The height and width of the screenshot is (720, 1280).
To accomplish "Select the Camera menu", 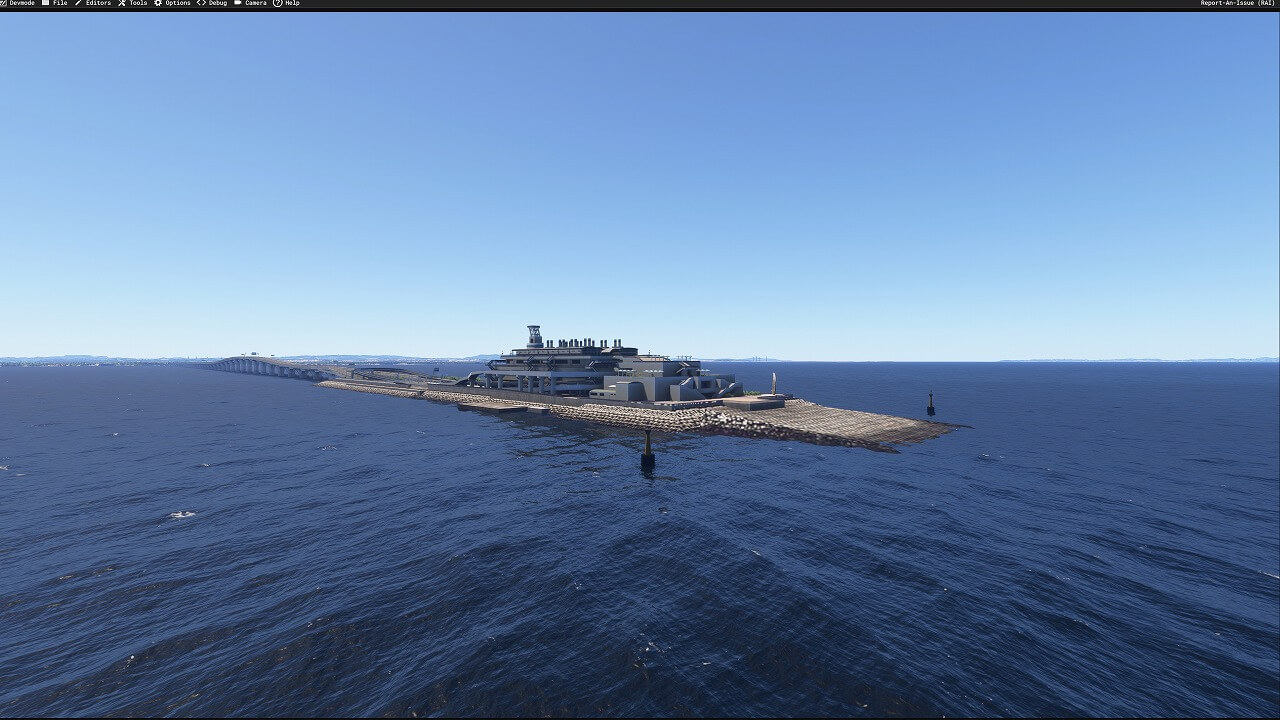I will click(252, 4).
